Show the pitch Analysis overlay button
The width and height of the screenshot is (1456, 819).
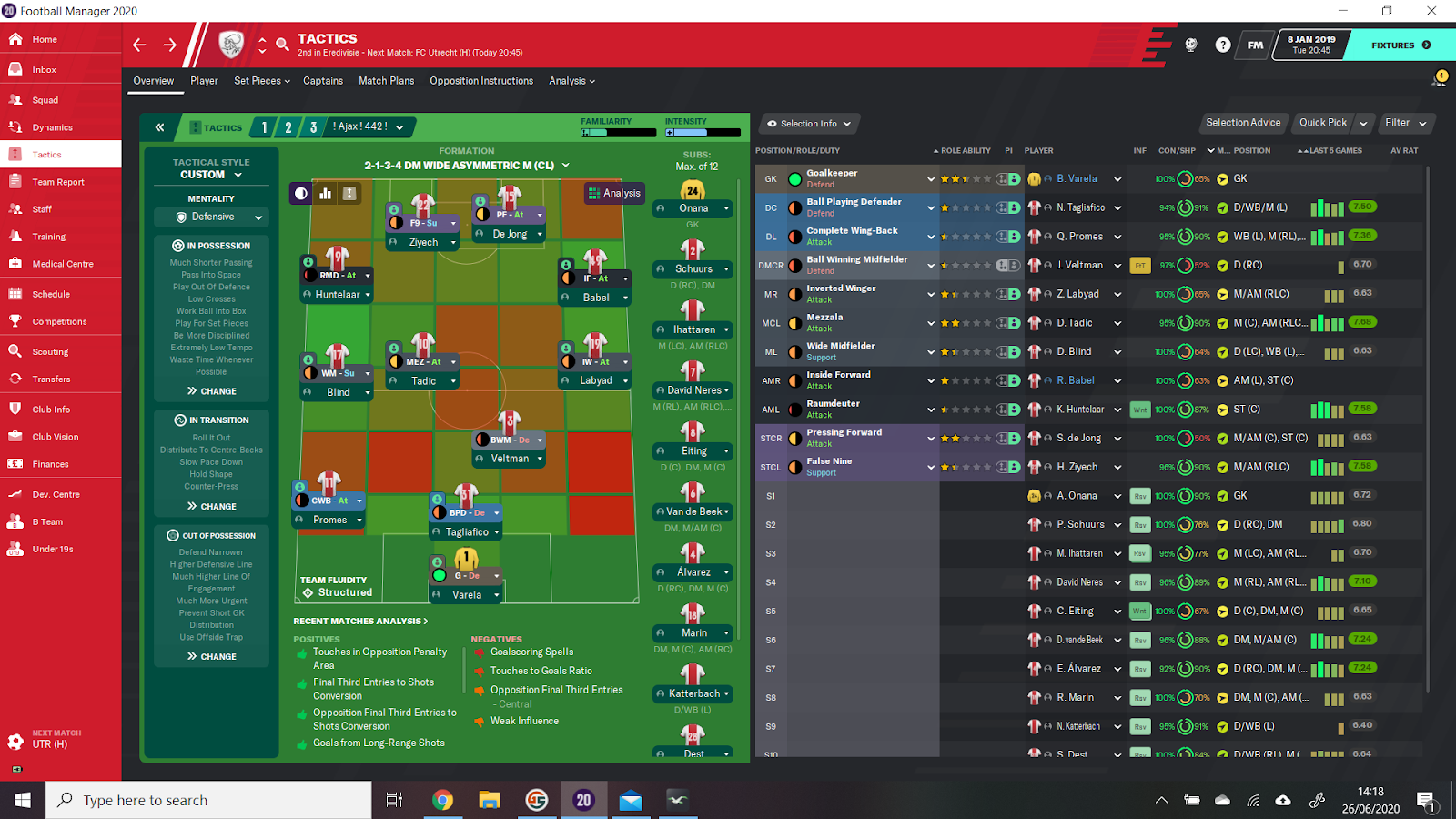click(614, 193)
